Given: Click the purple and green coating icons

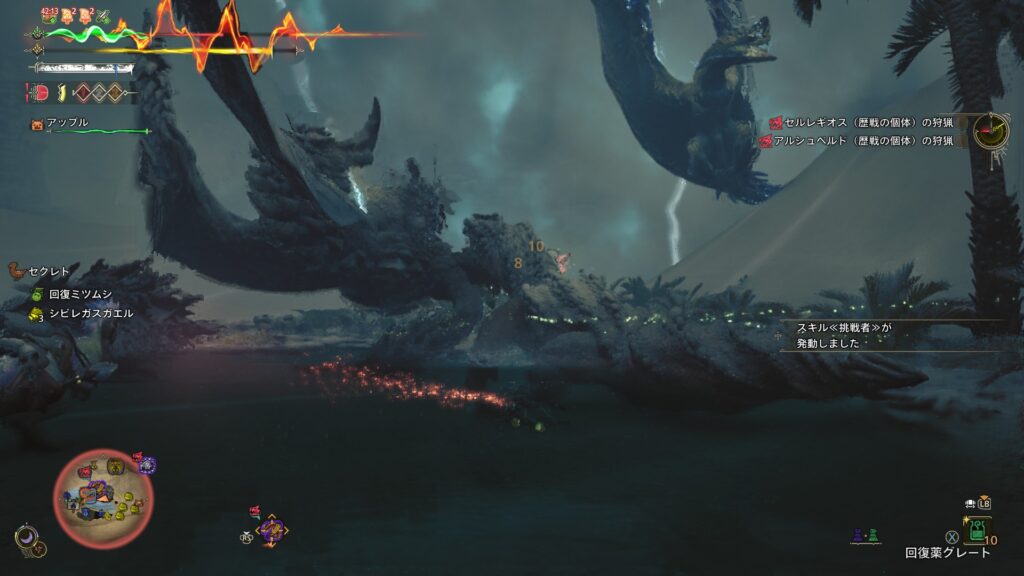Looking at the screenshot, I should 865,537.
